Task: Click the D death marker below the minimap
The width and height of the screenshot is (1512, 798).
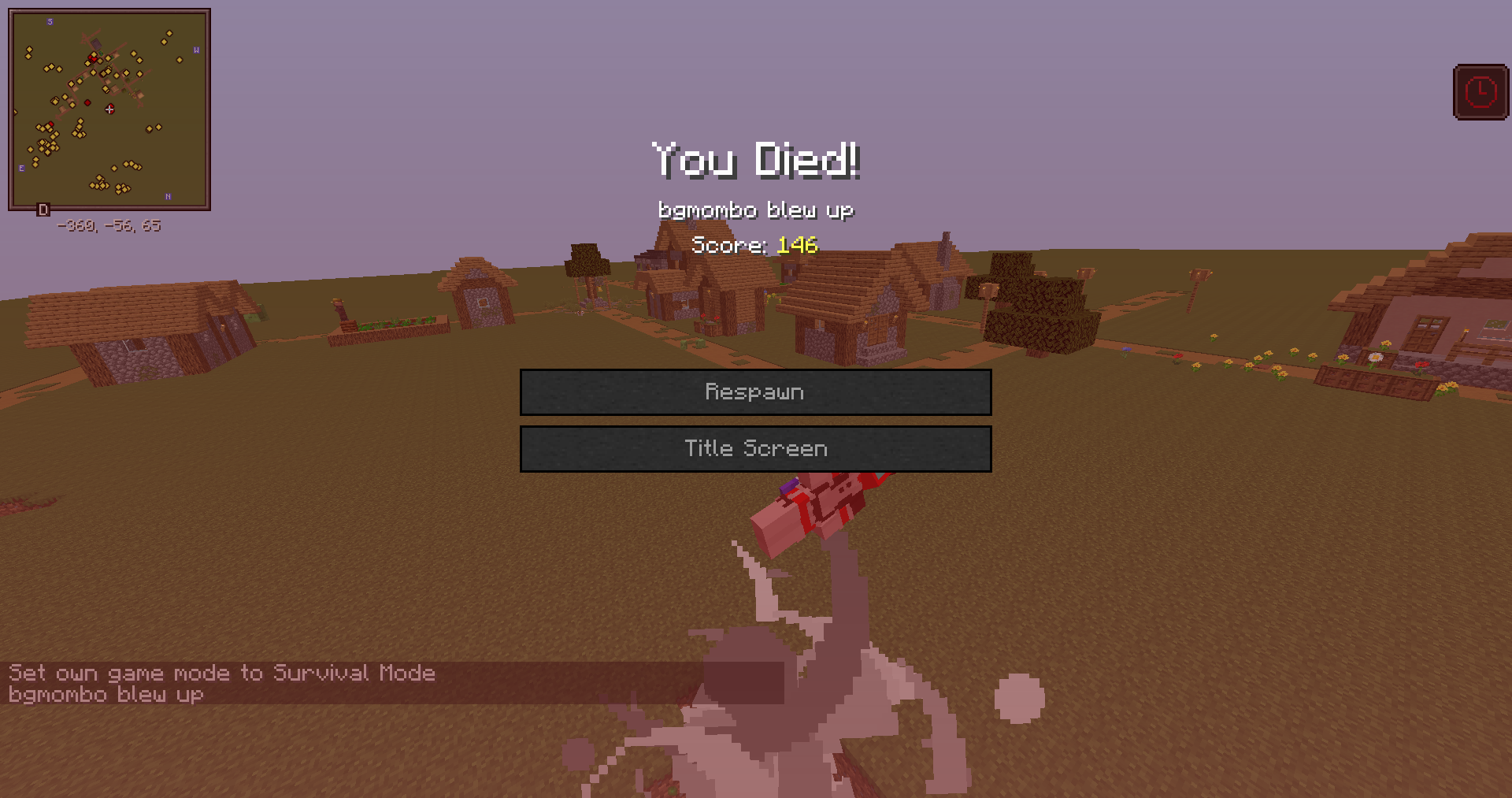Action: tap(43, 210)
